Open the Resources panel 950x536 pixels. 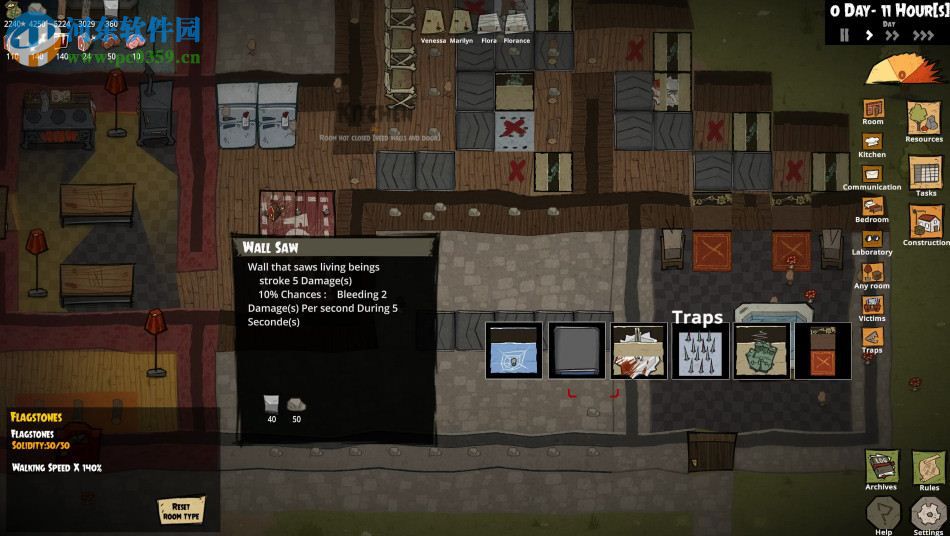click(x=924, y=120)
